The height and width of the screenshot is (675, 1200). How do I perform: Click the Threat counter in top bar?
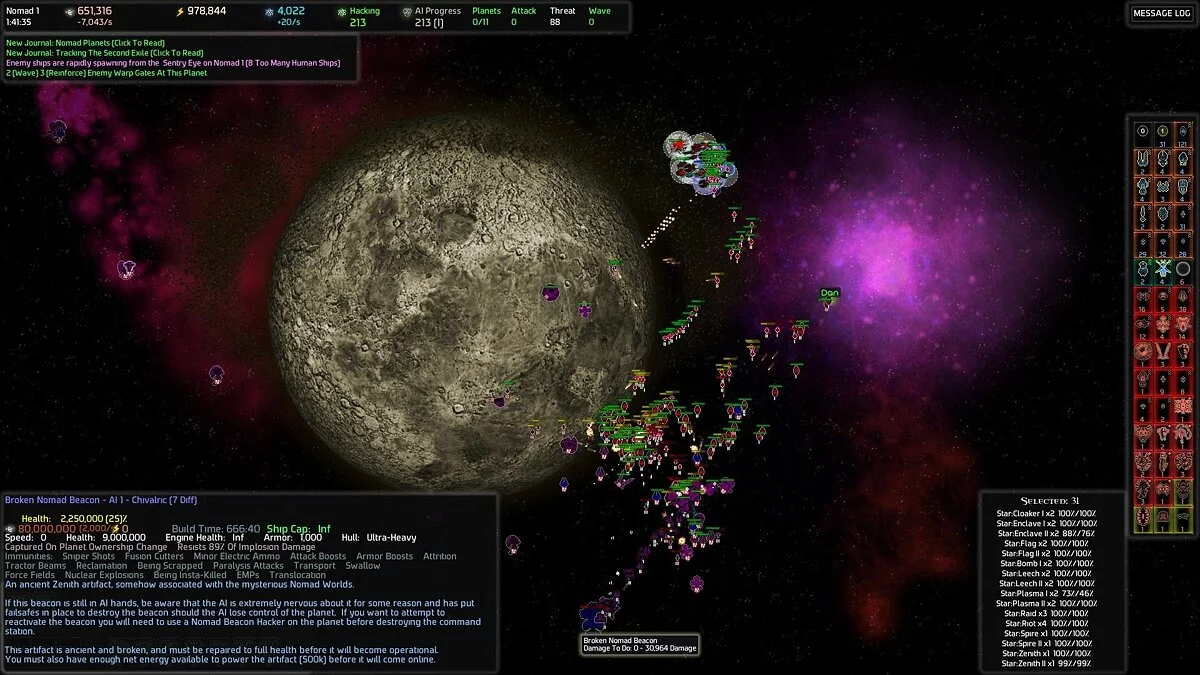pos(563,16)
